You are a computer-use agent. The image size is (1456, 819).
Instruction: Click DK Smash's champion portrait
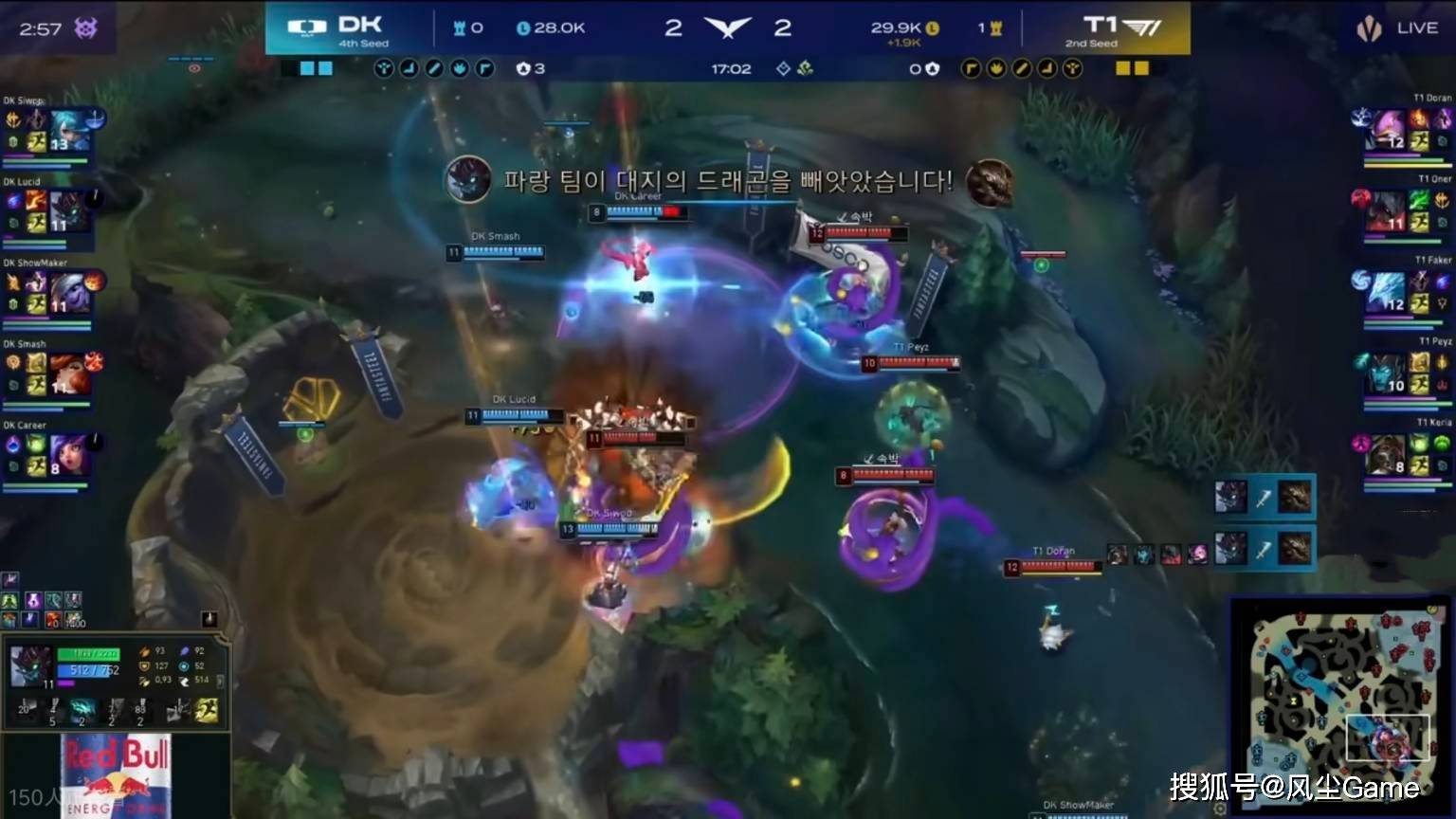tap(70, 374)
